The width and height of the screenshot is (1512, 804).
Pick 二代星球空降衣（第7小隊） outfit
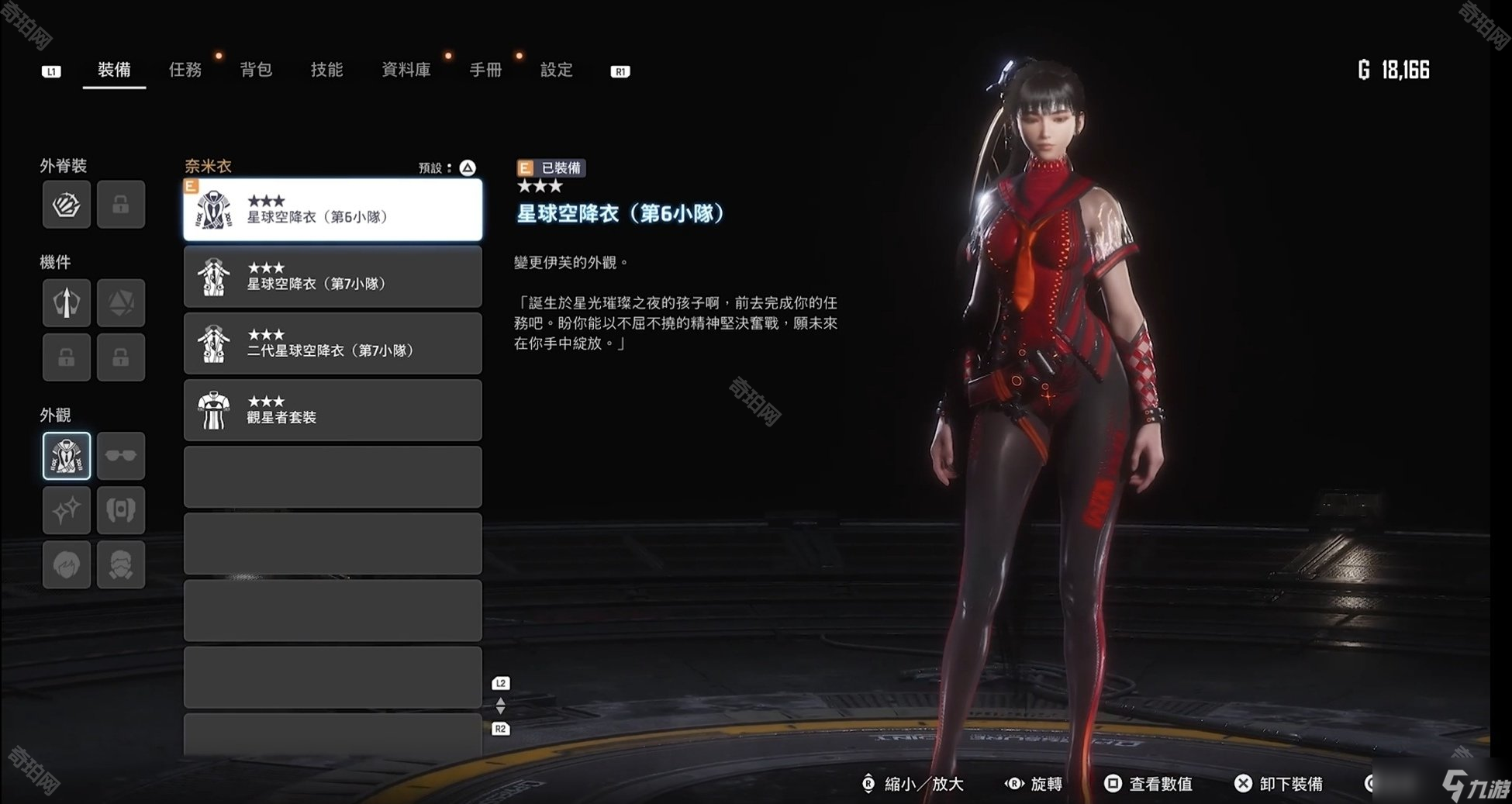tap(333, 343)
